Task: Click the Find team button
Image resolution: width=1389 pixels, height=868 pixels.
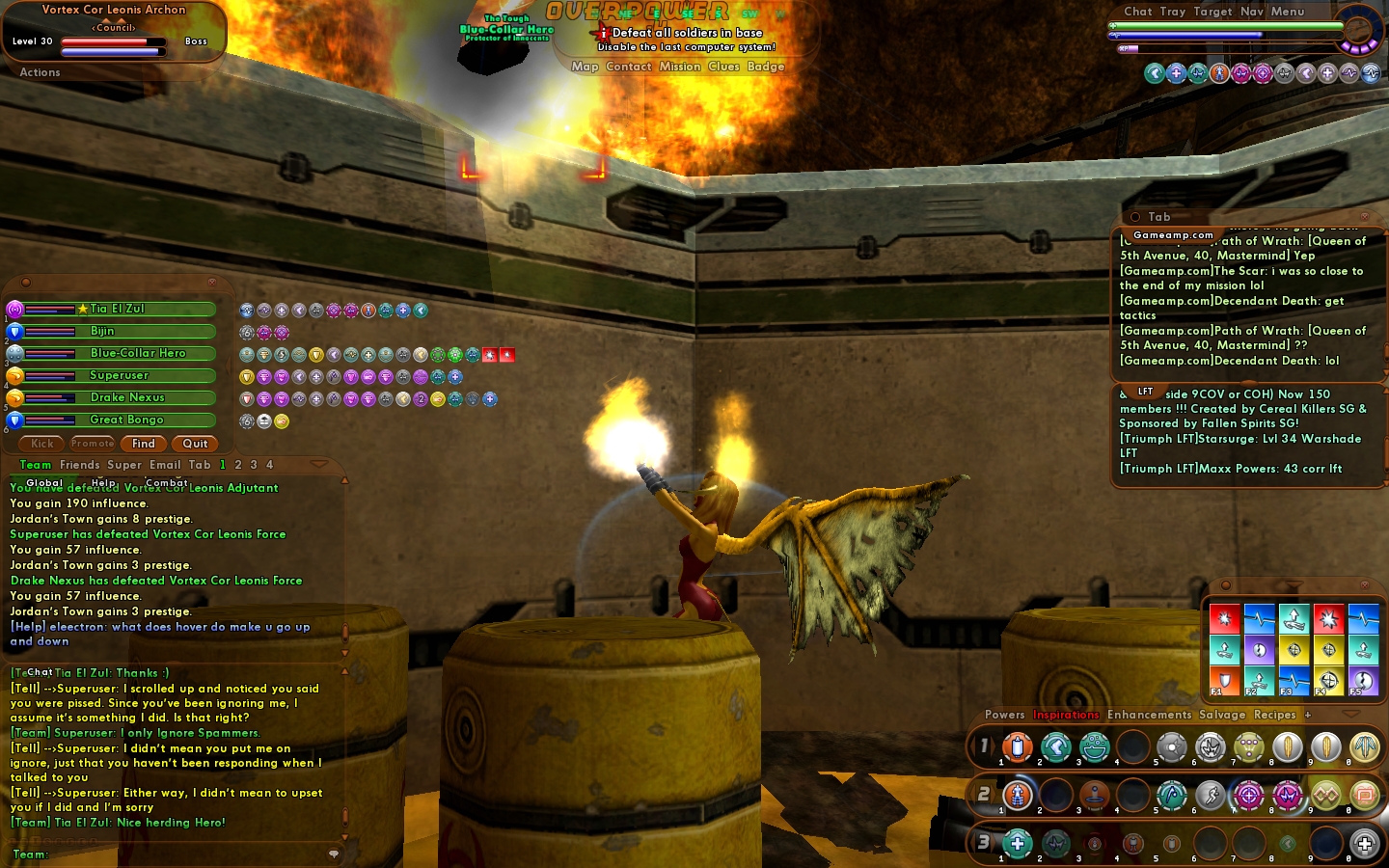Action: click(x=144, y=444)
